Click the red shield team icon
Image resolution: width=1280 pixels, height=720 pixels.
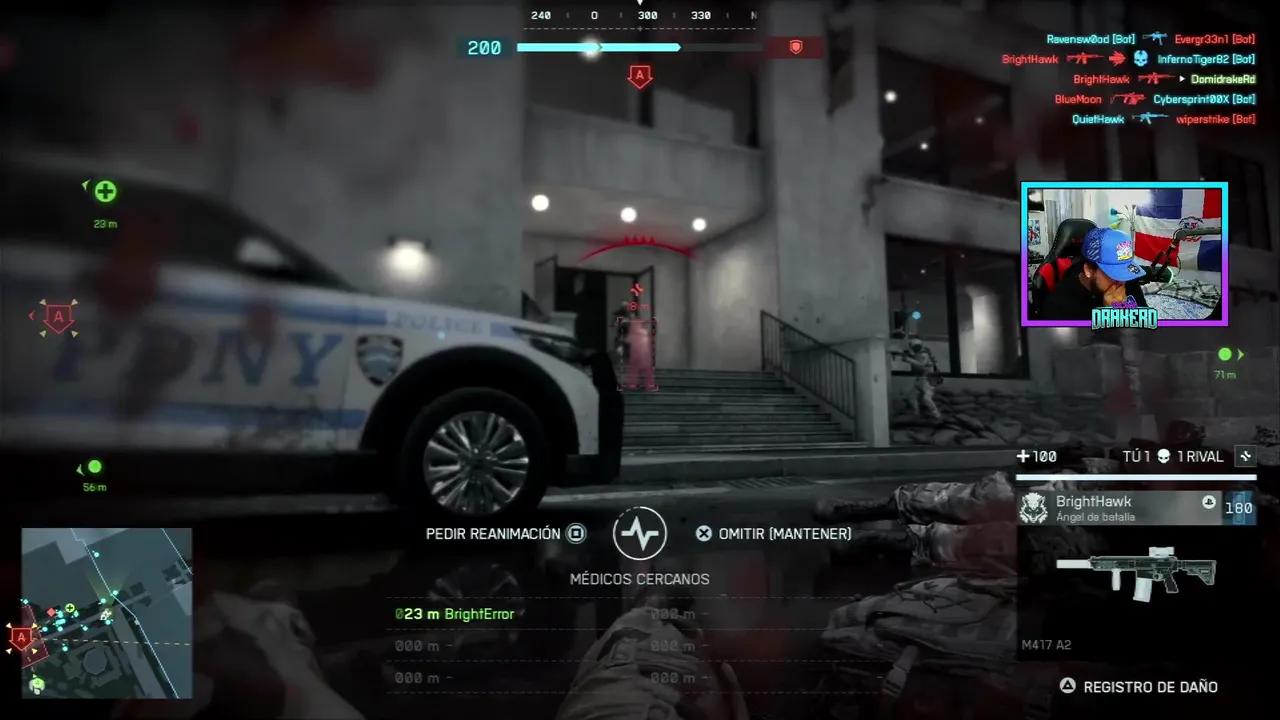pyautogui.click(x=796, y=47)
